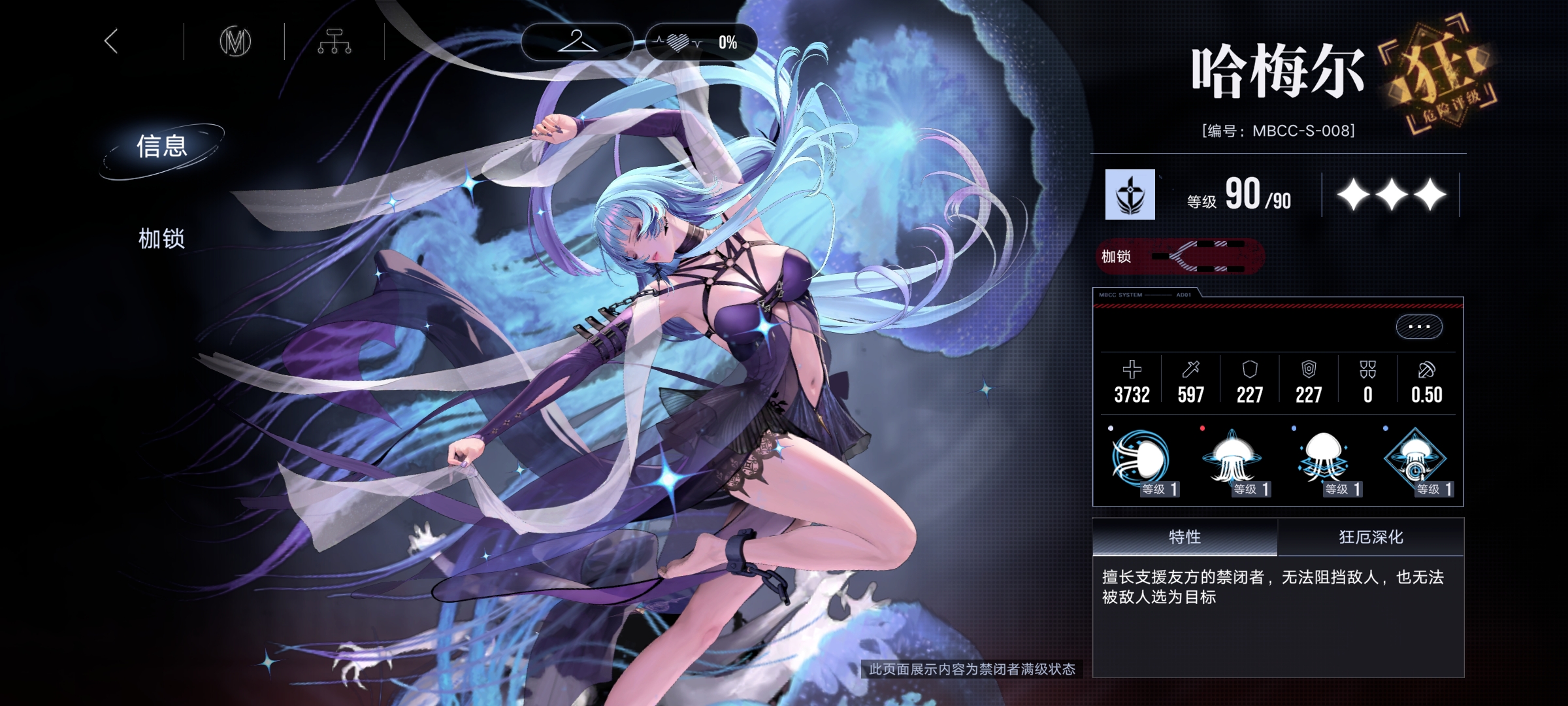
Task: Click the heart 0% compliance button
Action: point(701,42)
